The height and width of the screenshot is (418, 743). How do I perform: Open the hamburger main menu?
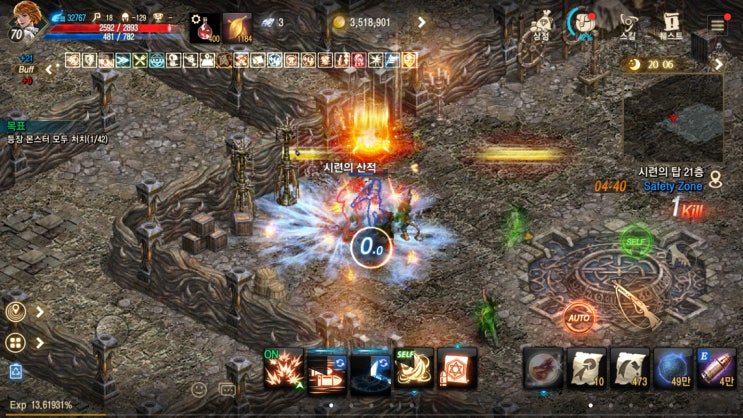(x=717, y=24)
